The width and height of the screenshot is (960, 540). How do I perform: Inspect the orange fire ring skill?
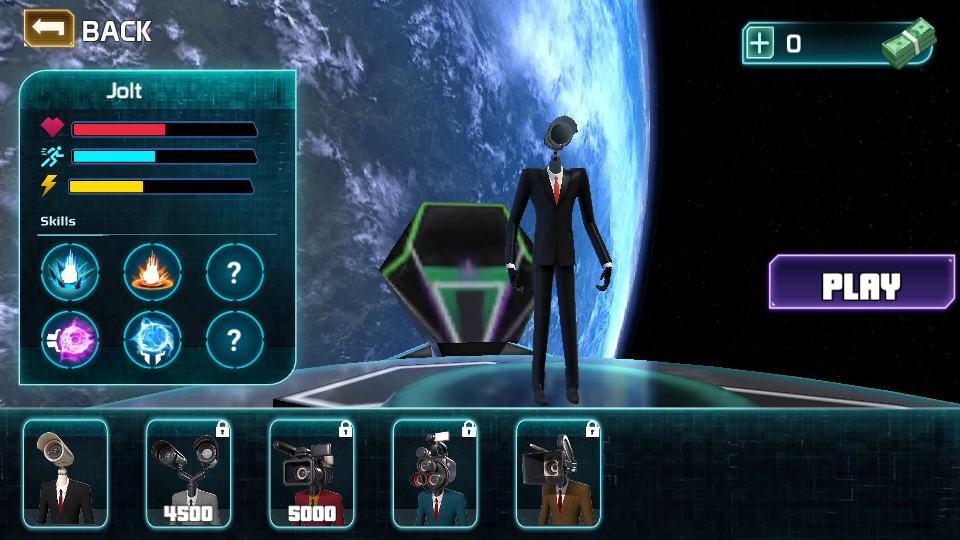(x=152, y=273)
